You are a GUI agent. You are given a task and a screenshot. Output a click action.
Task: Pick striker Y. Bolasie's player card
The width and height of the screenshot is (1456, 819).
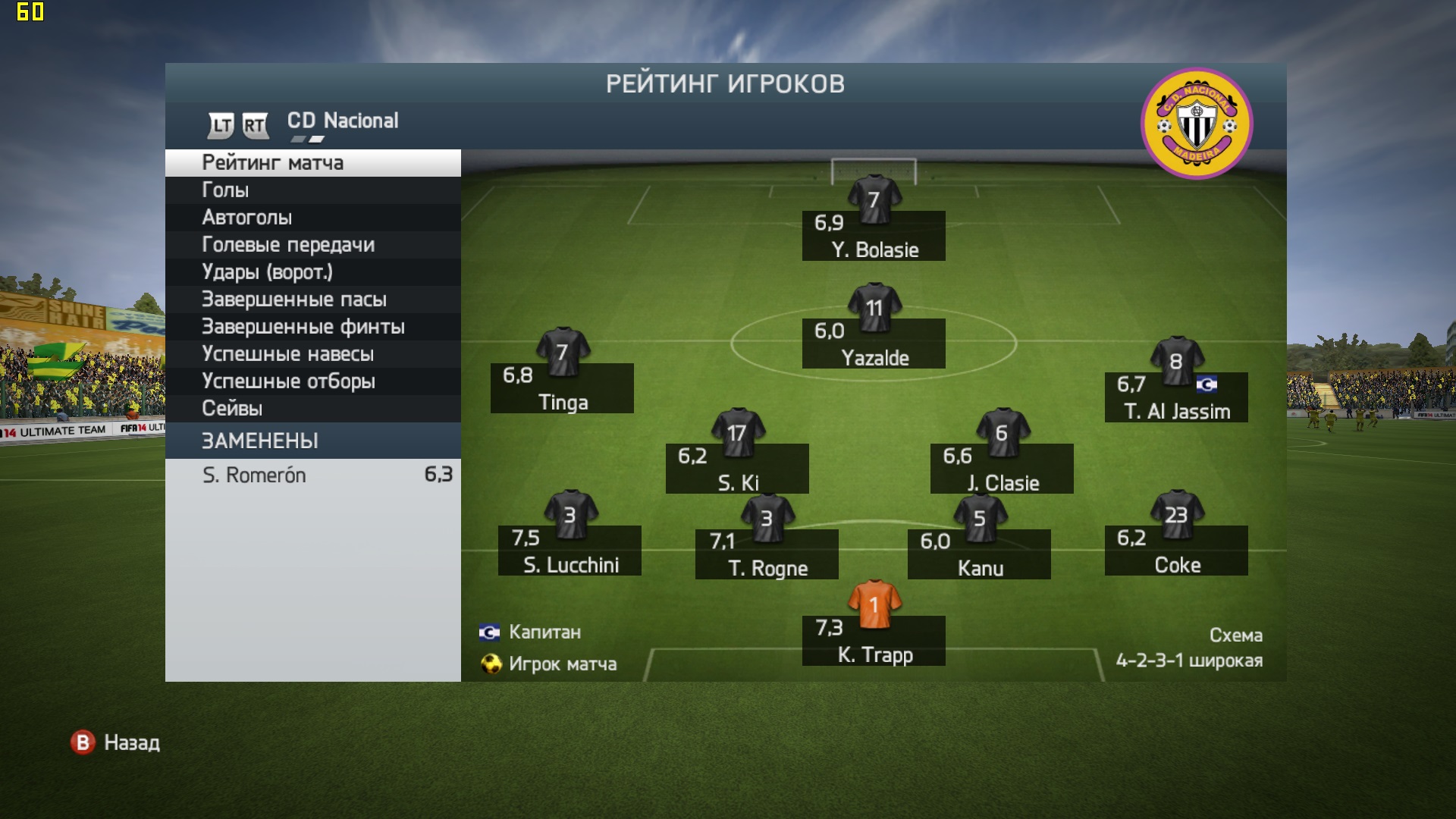point(874,235)
